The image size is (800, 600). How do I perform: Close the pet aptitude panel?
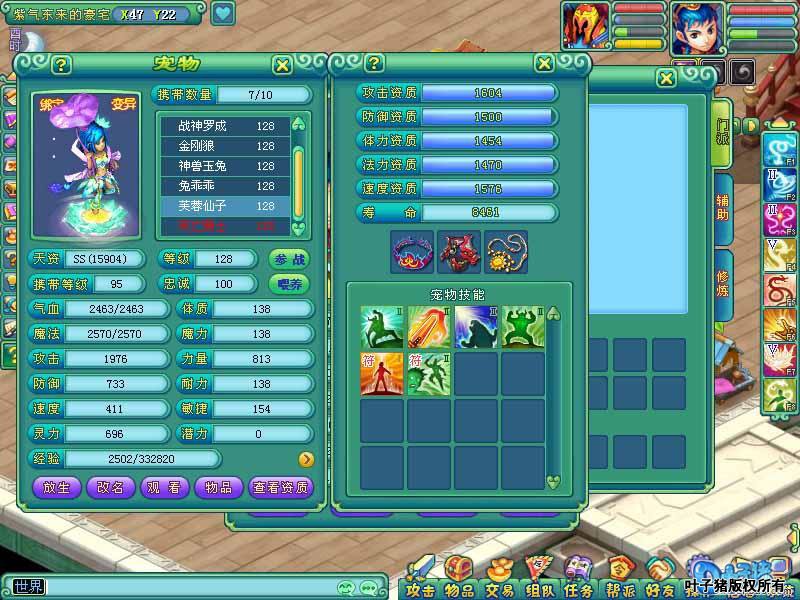click(x=544, y=63)
